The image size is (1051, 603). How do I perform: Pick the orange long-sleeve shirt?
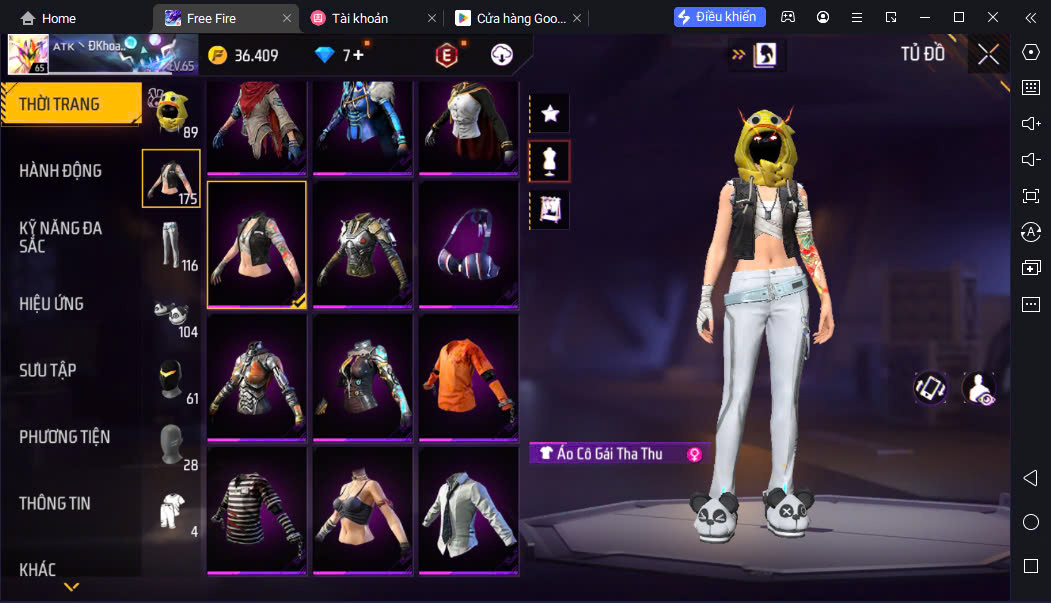466,376
